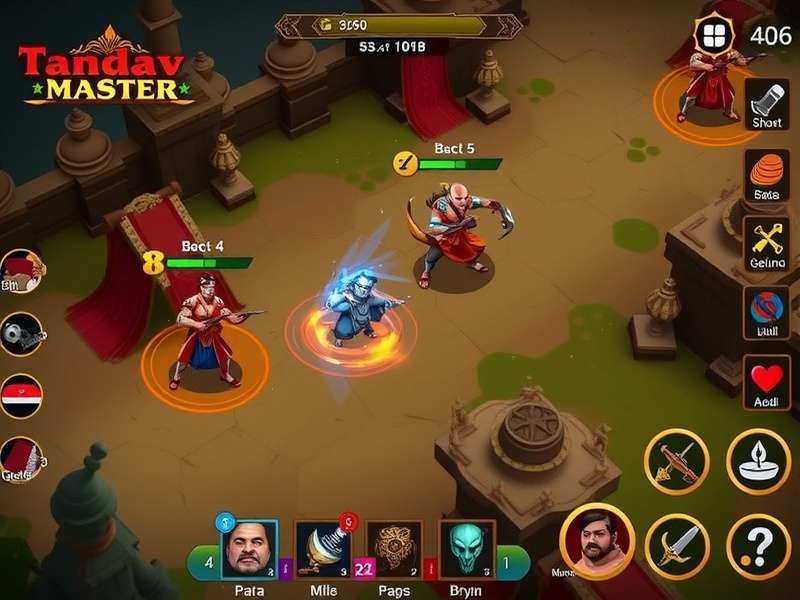Pick the Bryn teal skull slot
This screenshot has width=800, height=600.
tap(467, 550)
